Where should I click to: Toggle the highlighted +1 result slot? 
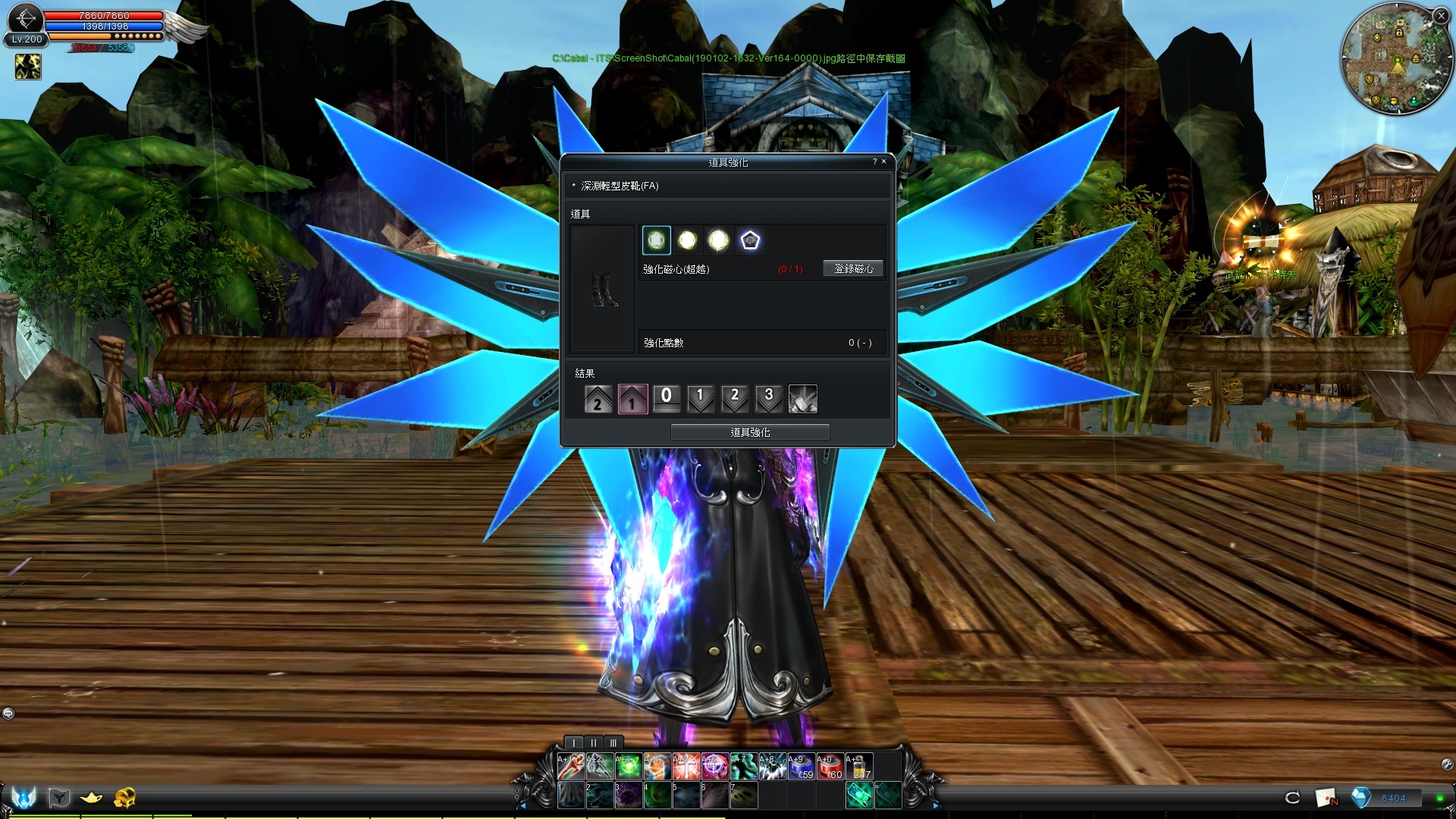[x=632, y=398]
